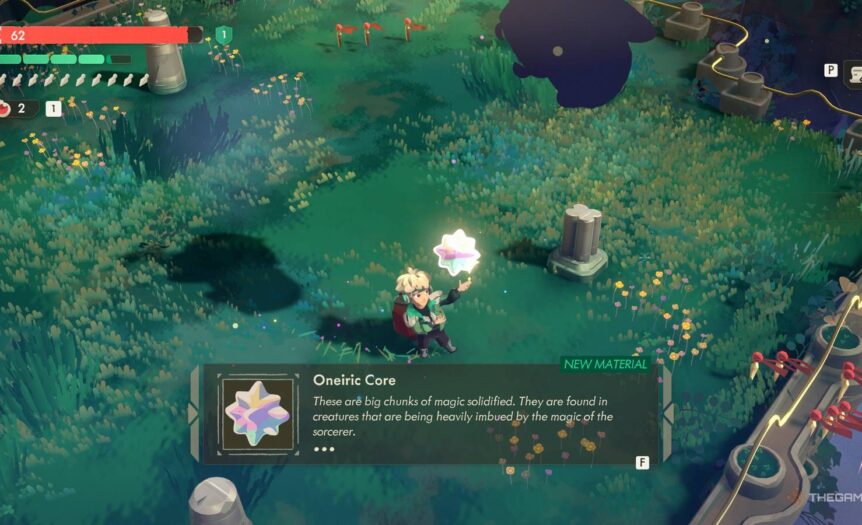Click the Oneiric Core description panel

pyautogui.click(x=470, y=410)
